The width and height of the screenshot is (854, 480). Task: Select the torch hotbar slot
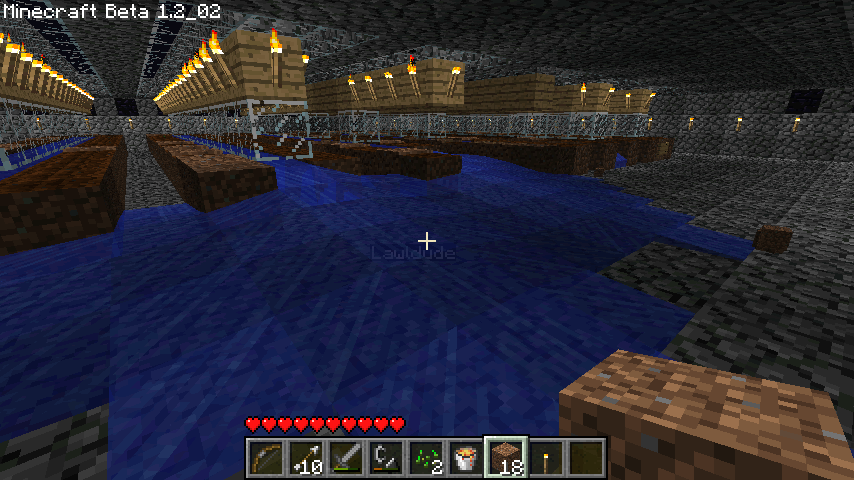pos(545,457)
